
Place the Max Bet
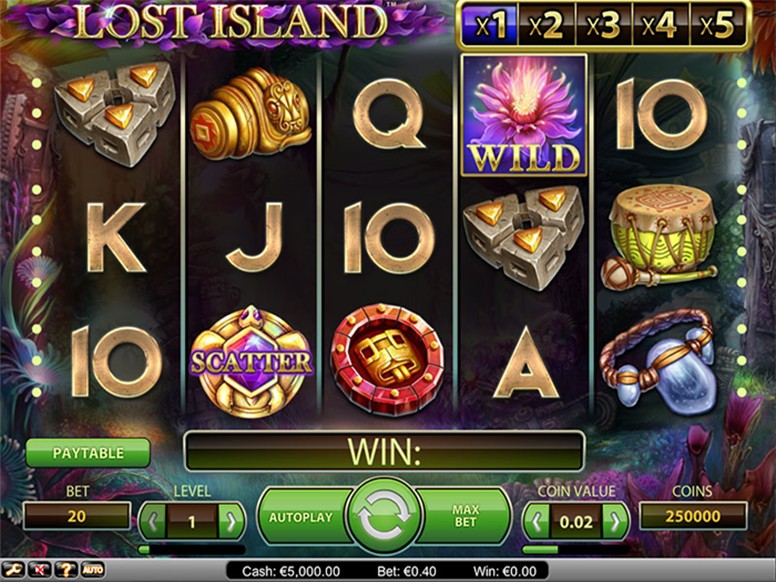465,517
